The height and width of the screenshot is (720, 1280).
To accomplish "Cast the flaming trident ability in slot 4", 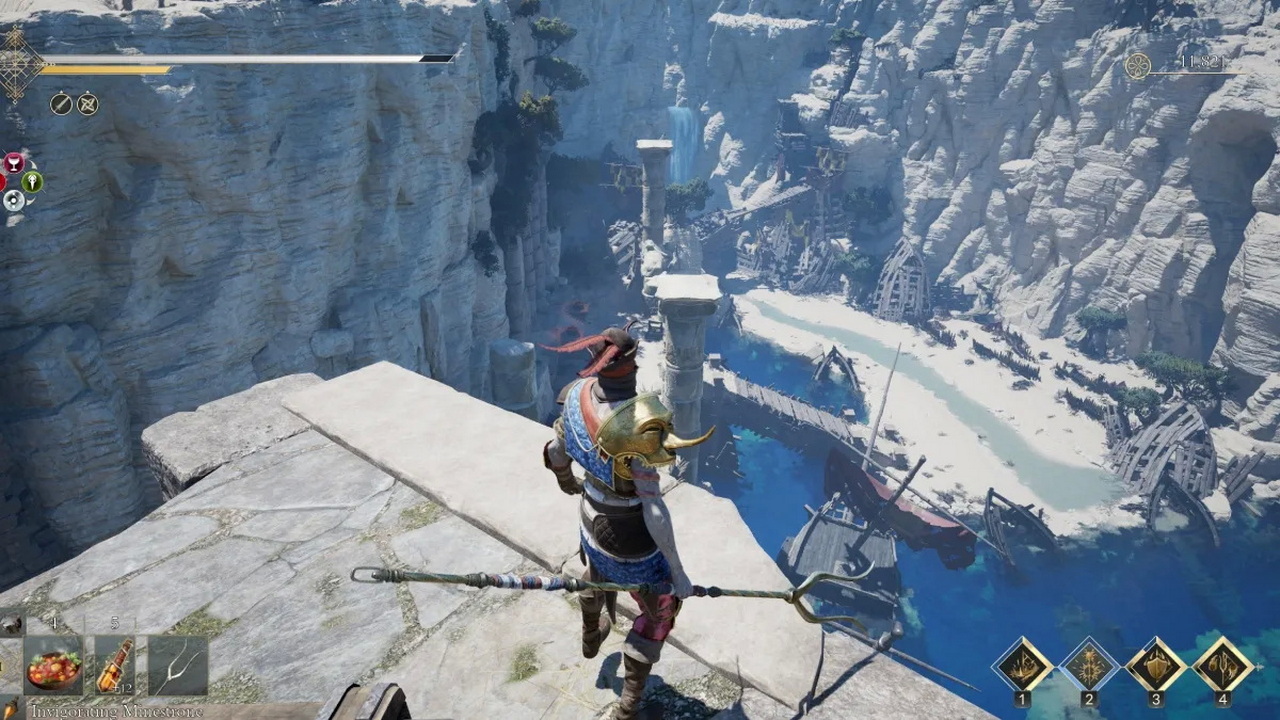I will click(x=1223, y=664).
